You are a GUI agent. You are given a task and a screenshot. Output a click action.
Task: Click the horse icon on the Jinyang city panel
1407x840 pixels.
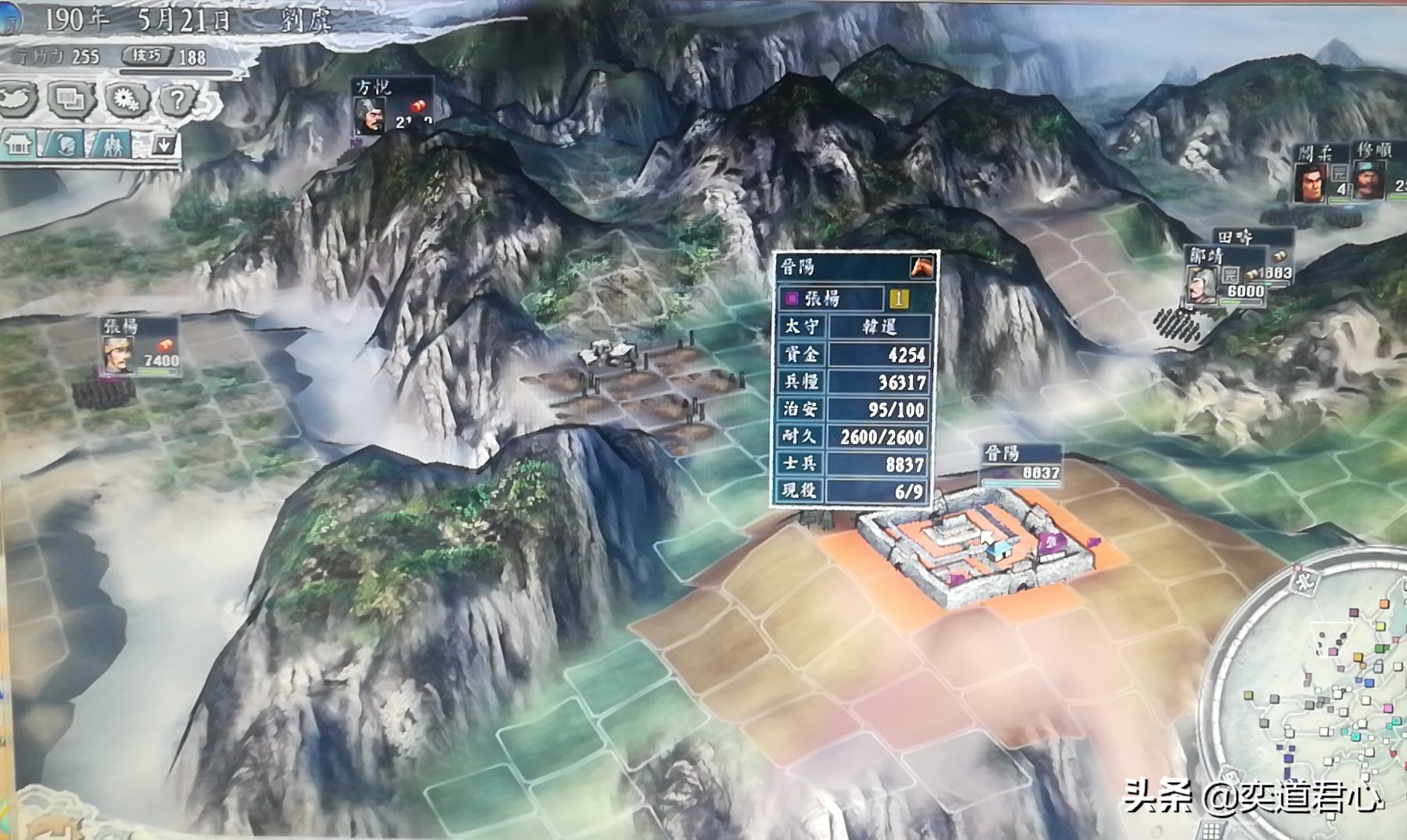point(922,268)
